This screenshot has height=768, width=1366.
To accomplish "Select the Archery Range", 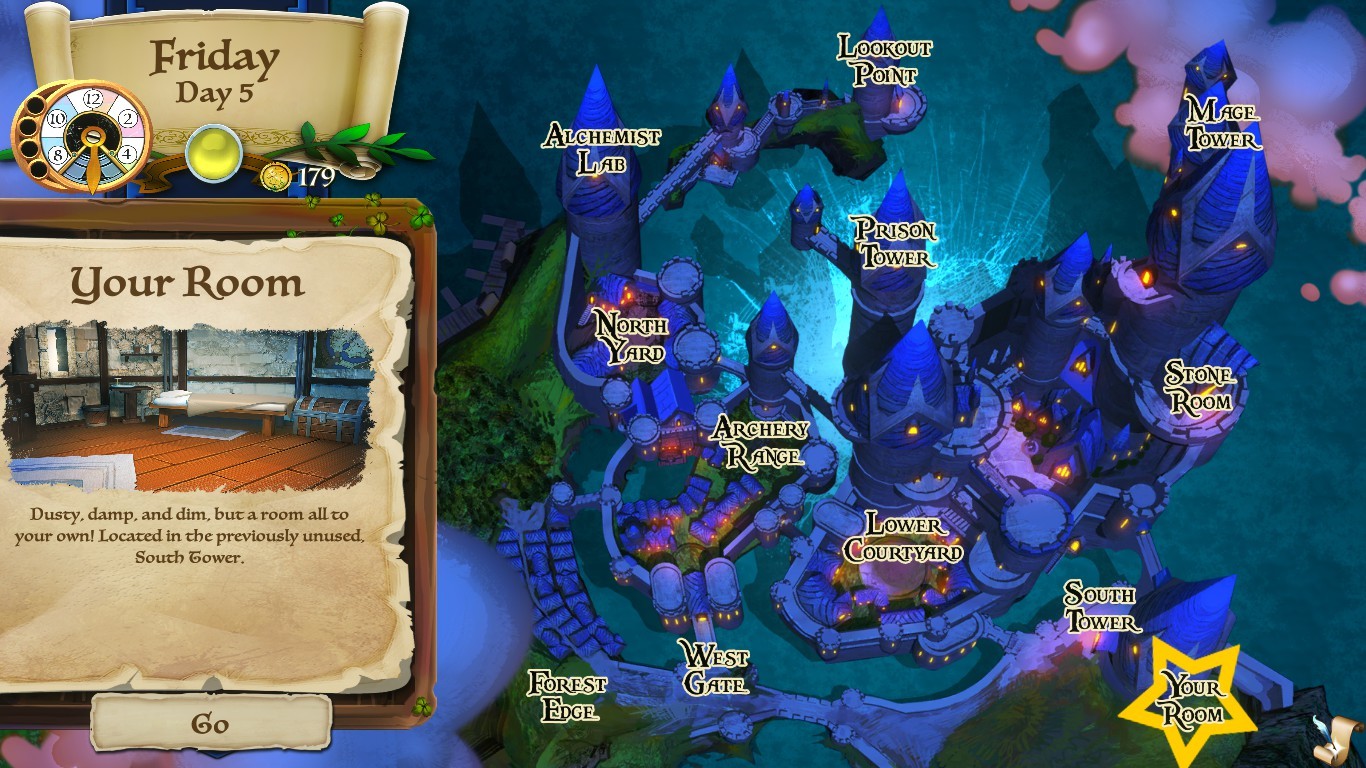I will (760, 444).
